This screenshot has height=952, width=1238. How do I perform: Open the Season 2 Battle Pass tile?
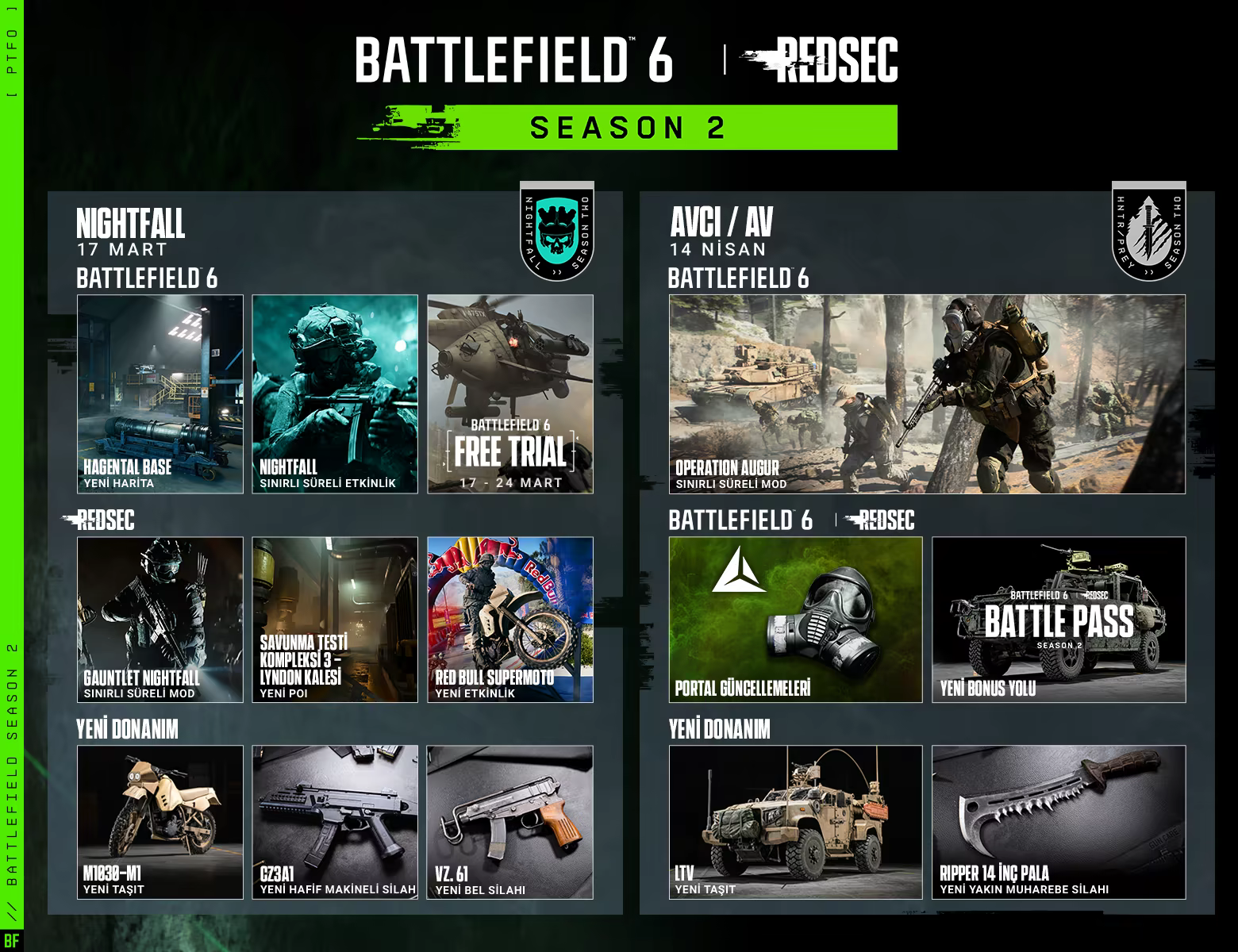pos(1059,620)
